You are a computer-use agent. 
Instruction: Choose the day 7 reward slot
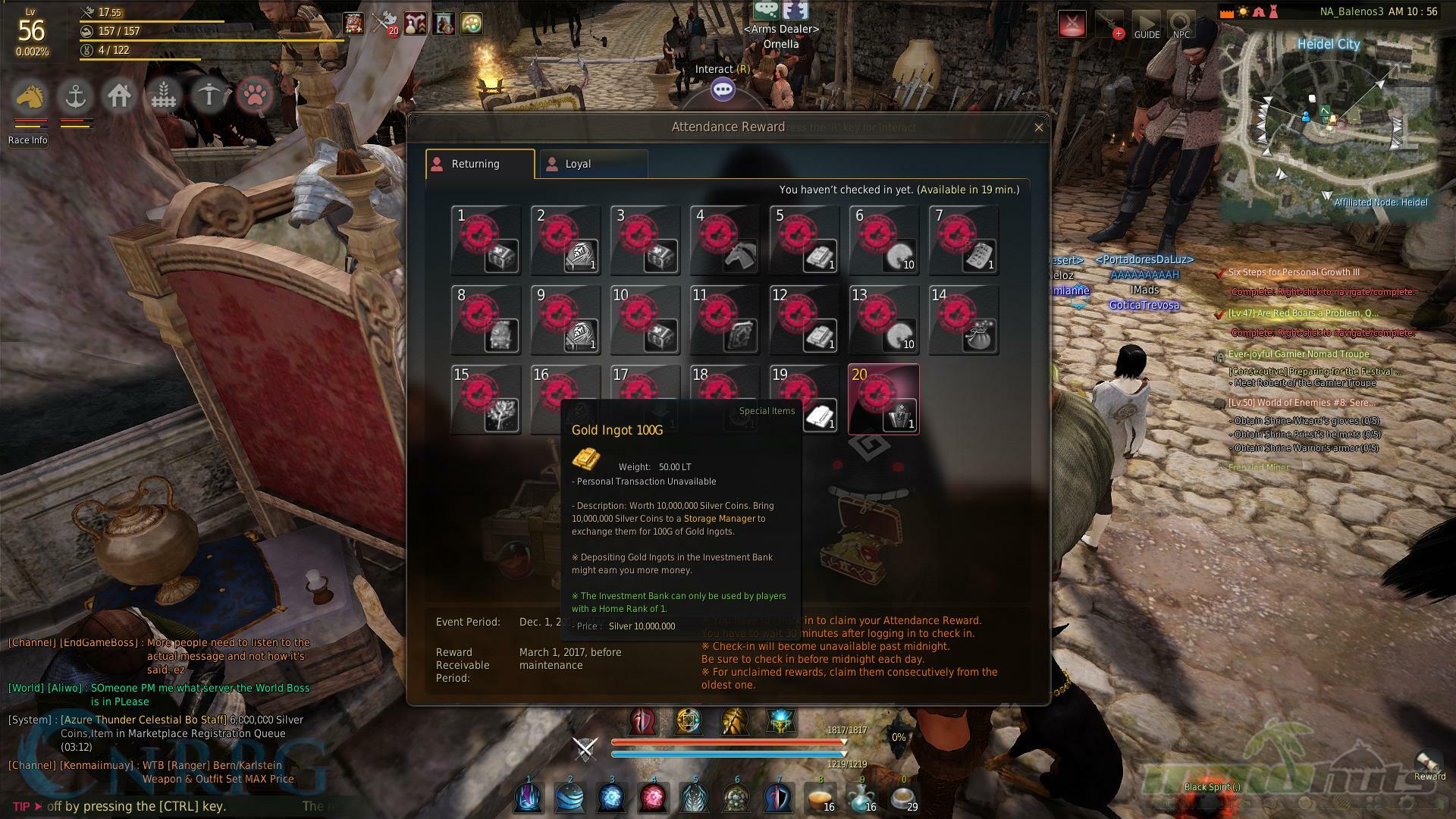pyautogui.click(x=963, y=240)
